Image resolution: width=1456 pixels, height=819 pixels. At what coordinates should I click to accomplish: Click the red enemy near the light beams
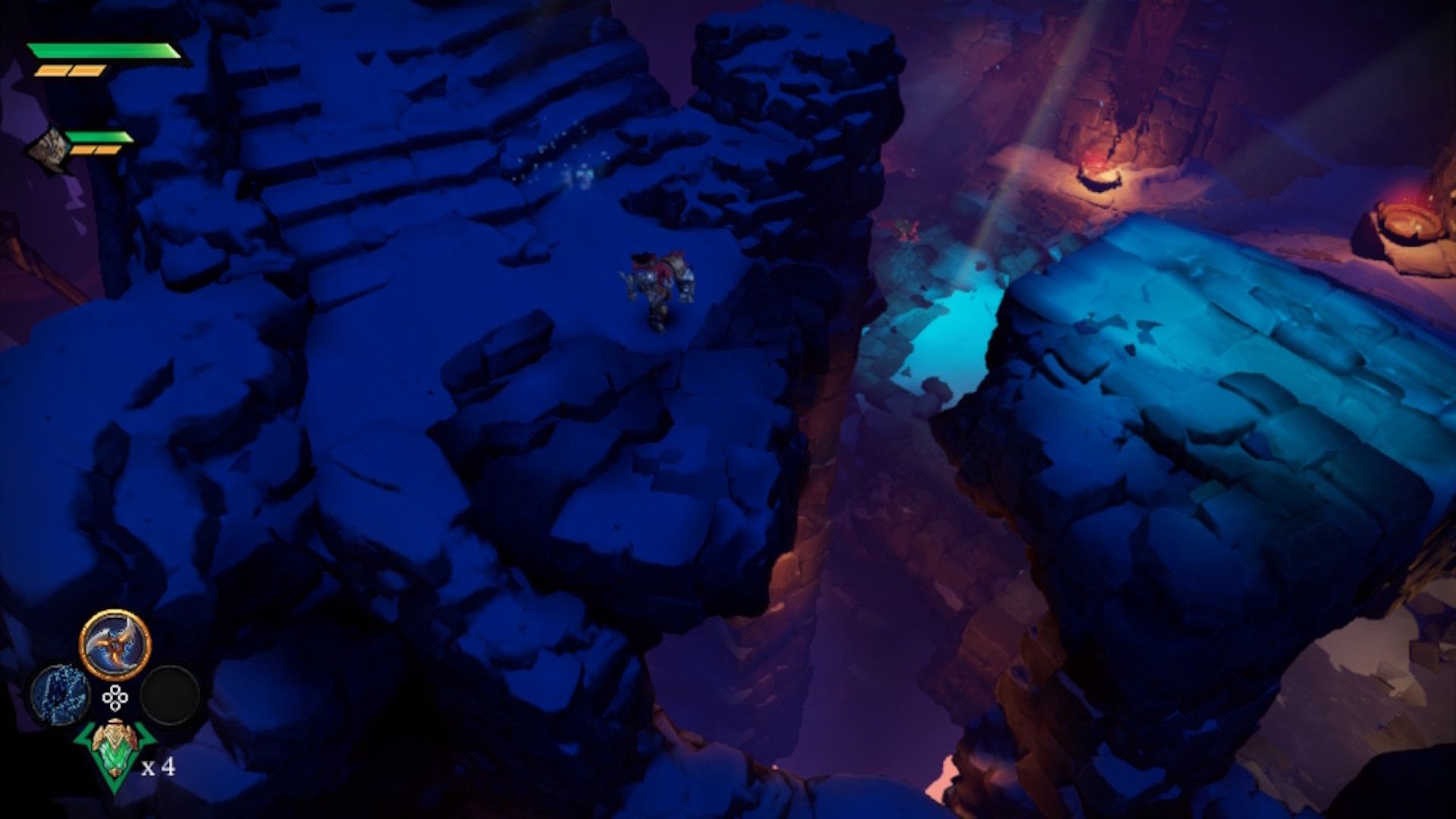pyautogui.click(x=906, y=231)
